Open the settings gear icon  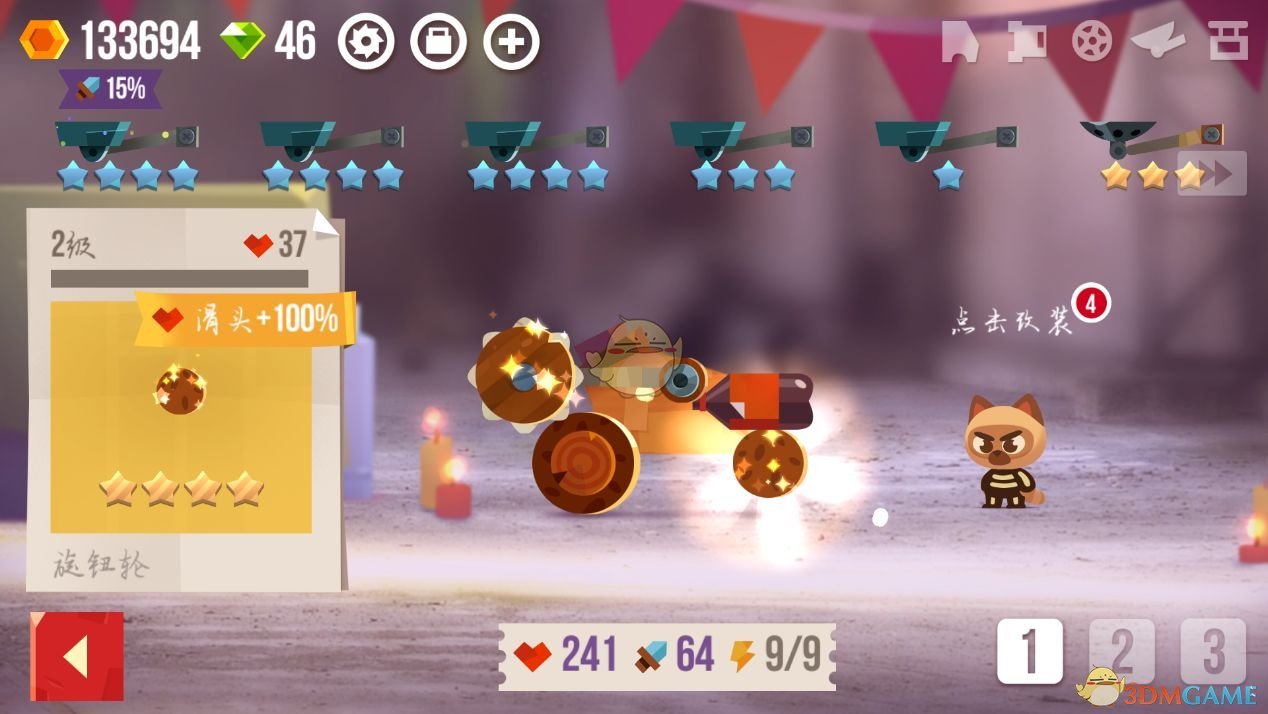pos(365,42)
